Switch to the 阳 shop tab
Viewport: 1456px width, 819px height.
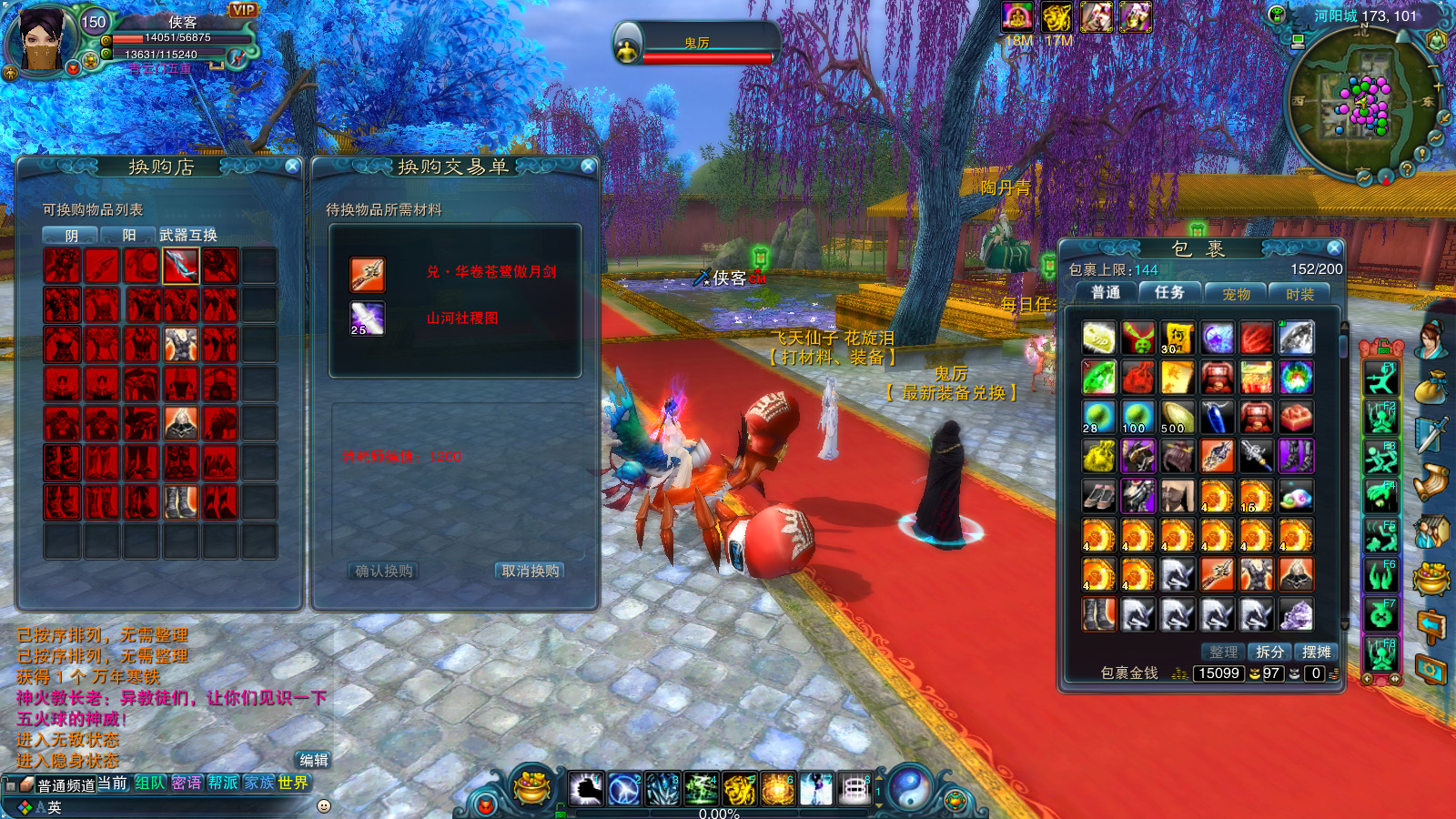click(128, 235)
